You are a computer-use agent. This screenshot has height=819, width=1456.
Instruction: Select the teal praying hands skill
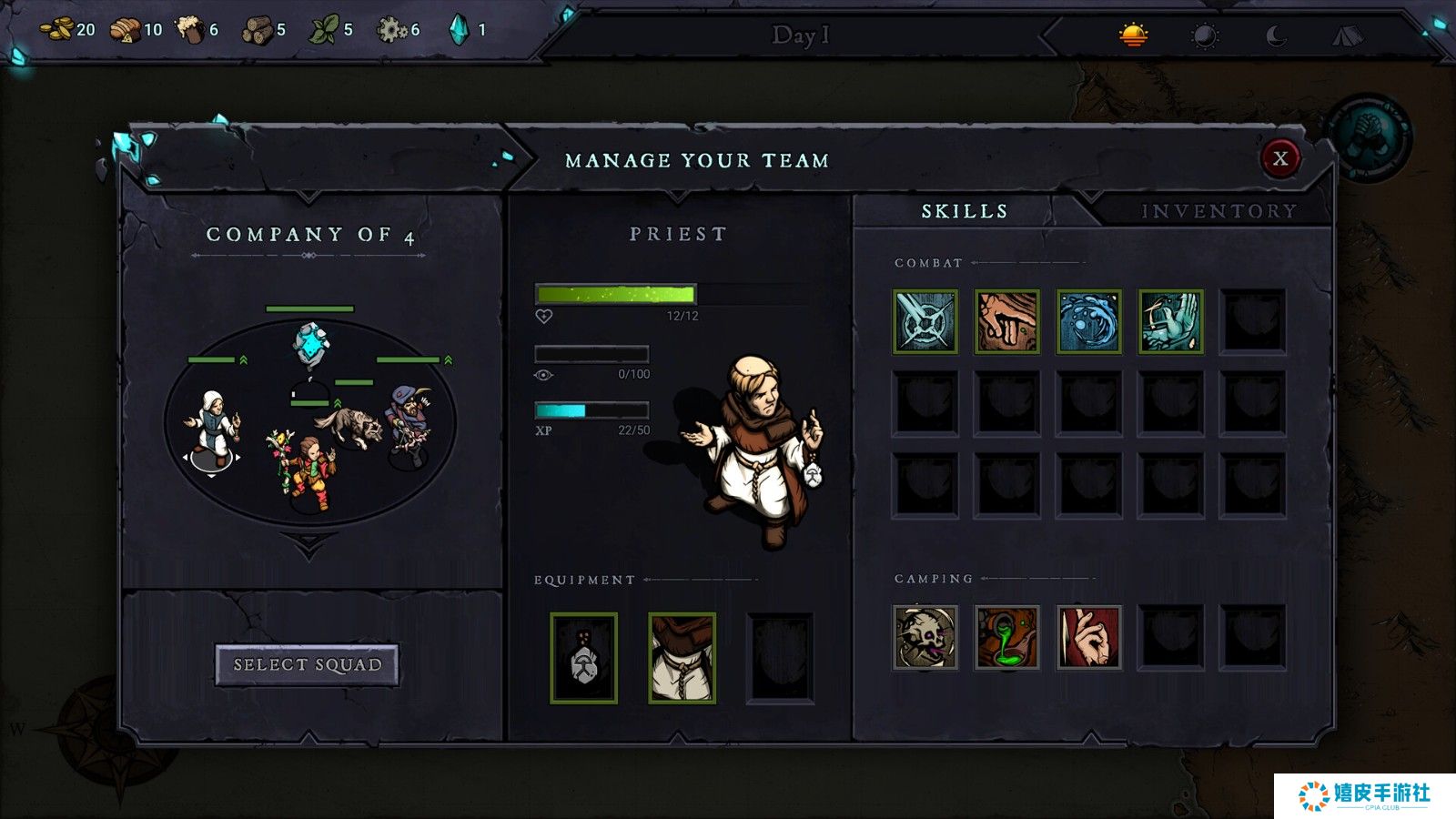(1171, 321)
